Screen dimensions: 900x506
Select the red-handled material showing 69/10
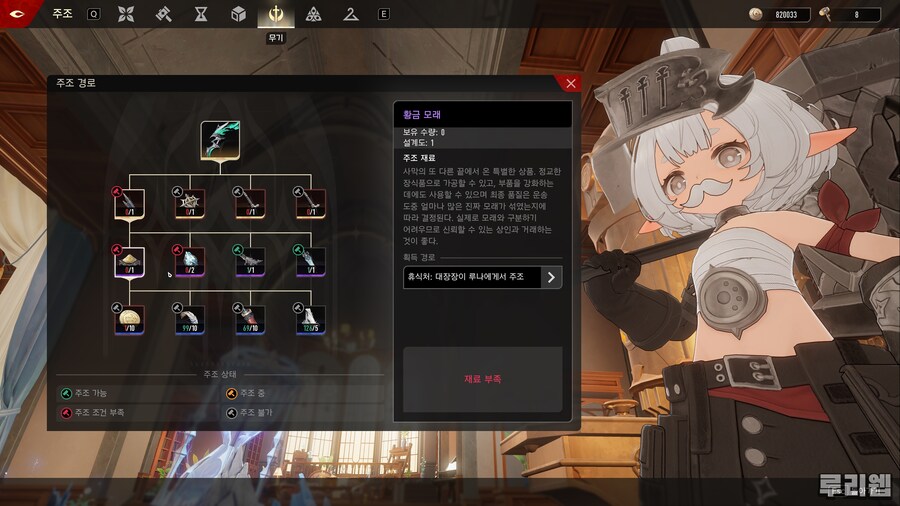(250, 320)
